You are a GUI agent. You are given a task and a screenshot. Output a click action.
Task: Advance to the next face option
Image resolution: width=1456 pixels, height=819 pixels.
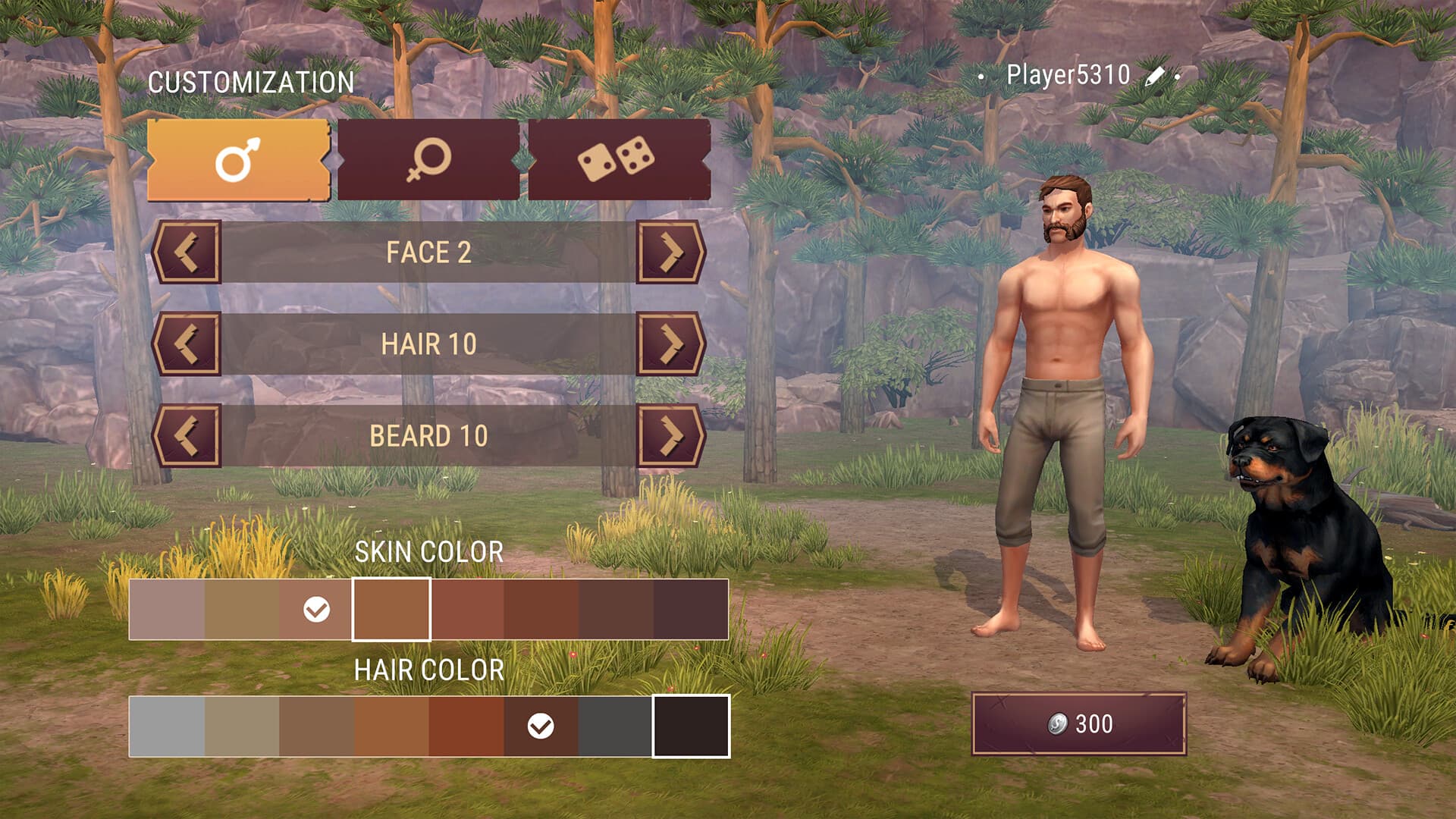click(672, 254)
